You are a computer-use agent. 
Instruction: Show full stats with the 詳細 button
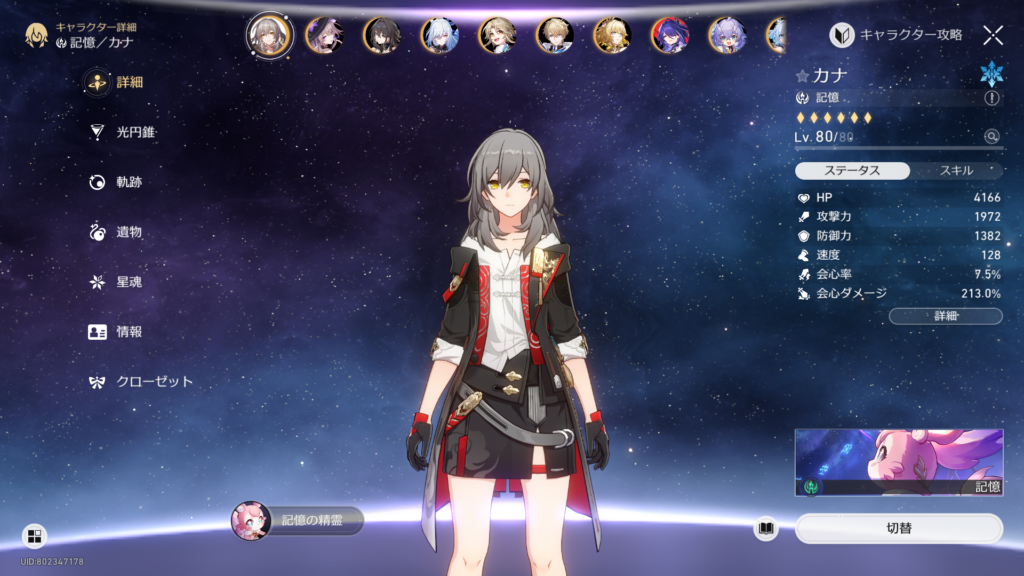point(945,316)
